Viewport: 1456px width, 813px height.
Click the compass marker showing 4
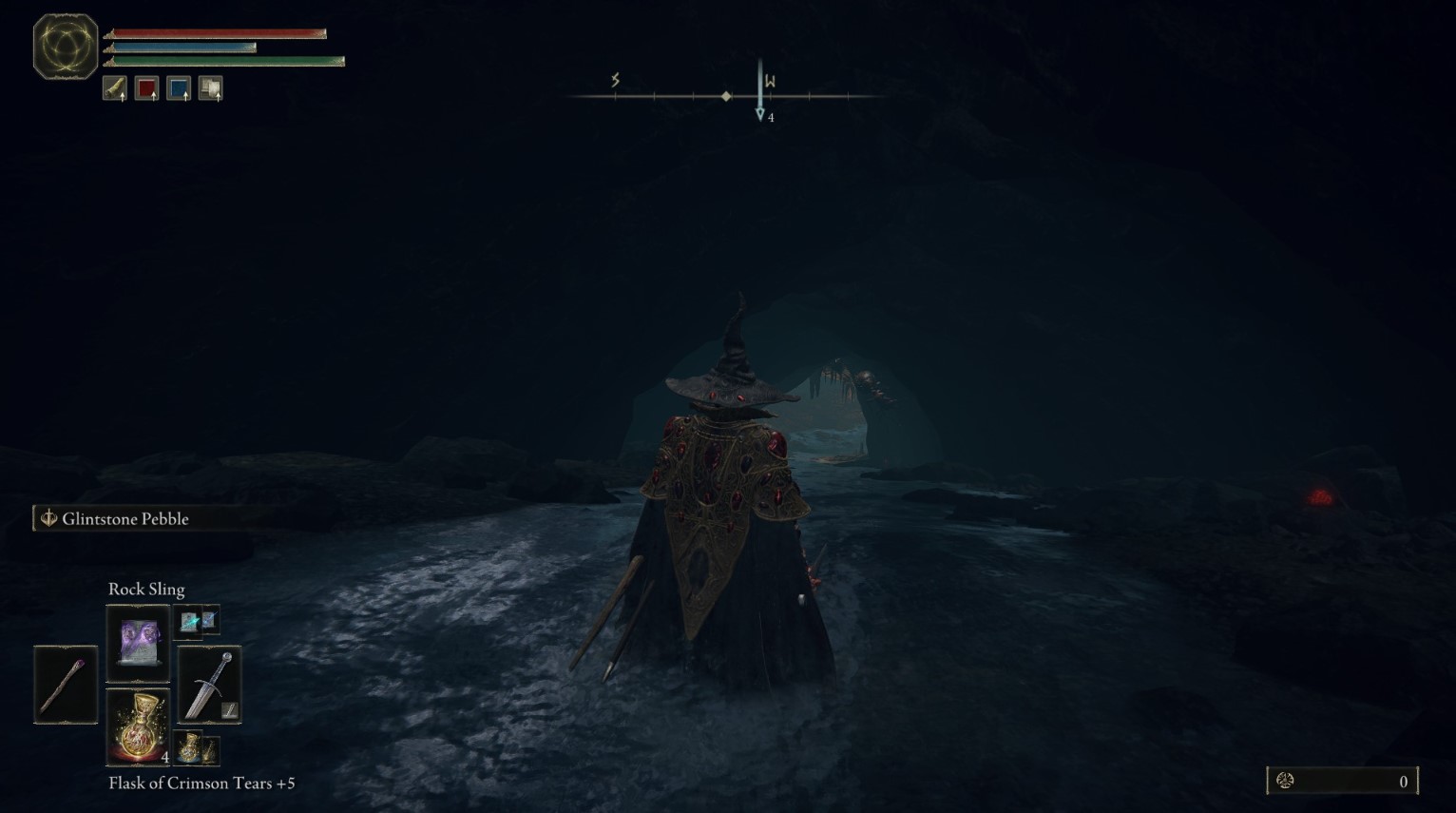click(760, 115)
